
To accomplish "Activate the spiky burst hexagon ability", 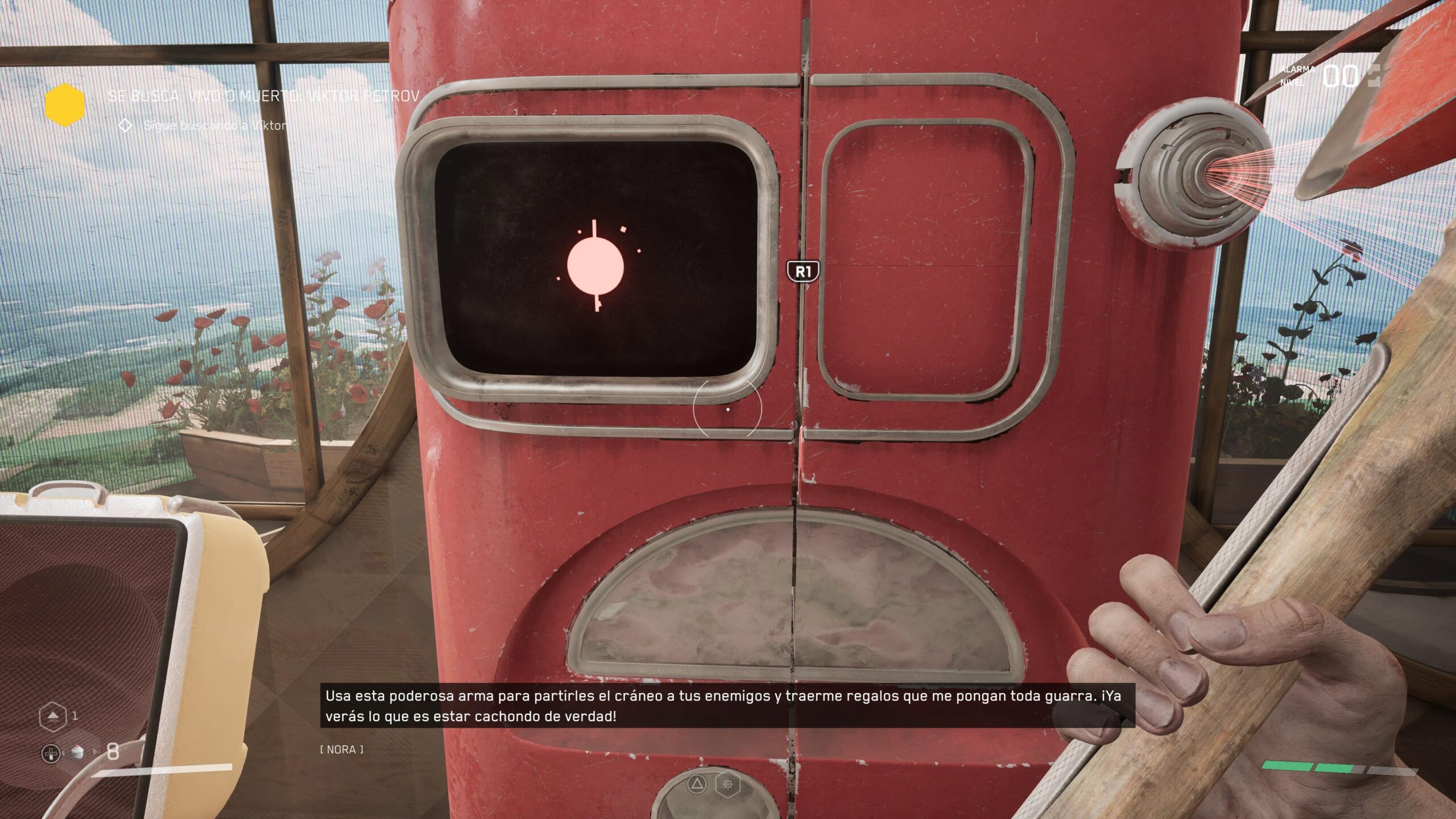I will 727,785.
